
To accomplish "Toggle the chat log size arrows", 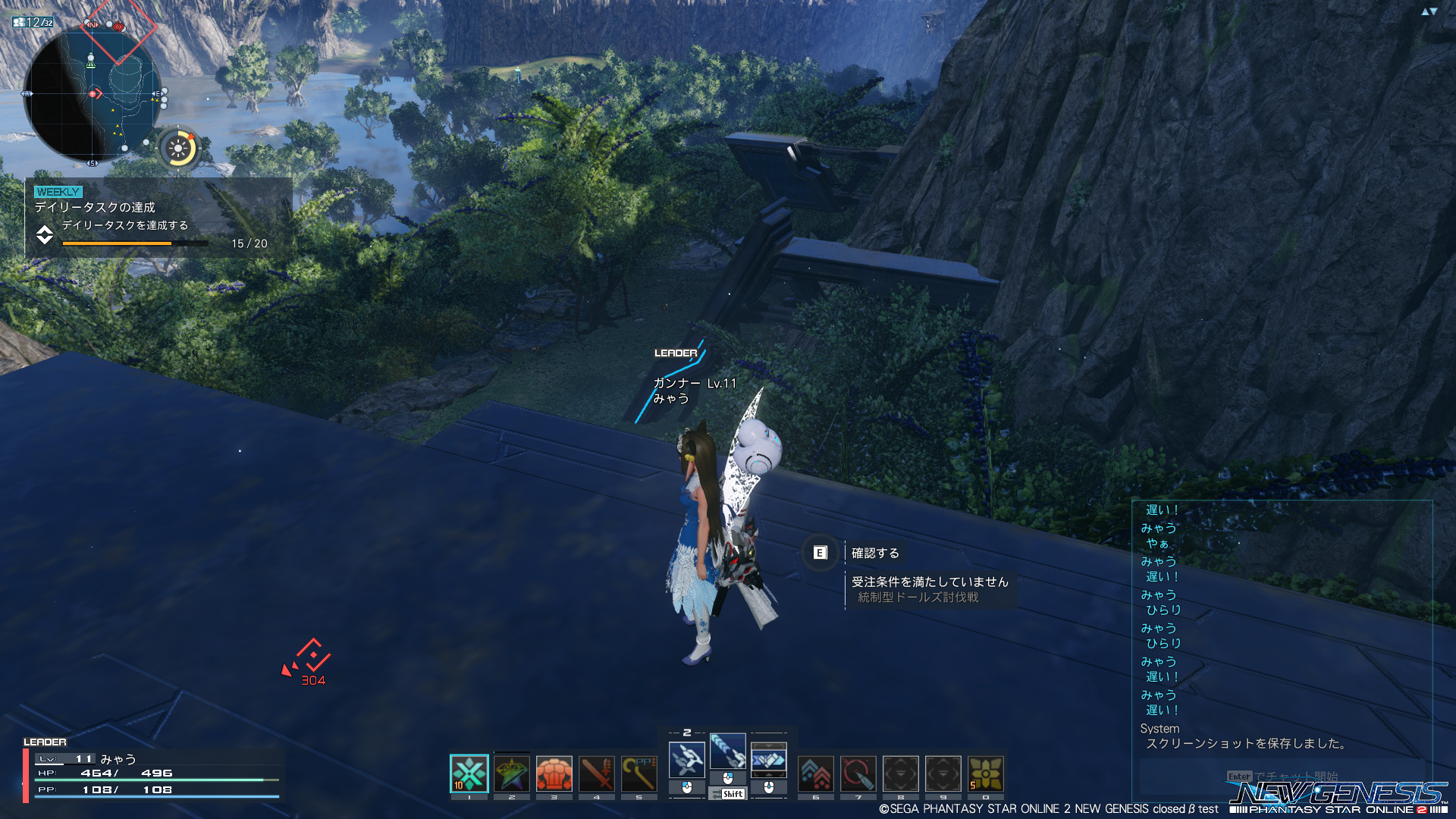I will pyautogui.click(x=1429, y=11).
